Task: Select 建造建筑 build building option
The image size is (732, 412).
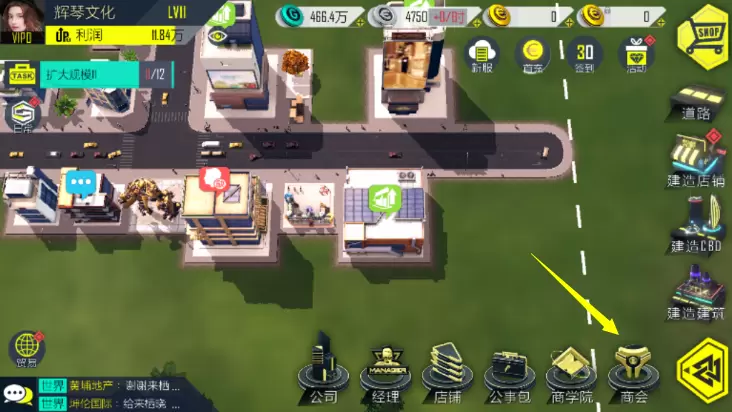Action: [x=698, y=294]
